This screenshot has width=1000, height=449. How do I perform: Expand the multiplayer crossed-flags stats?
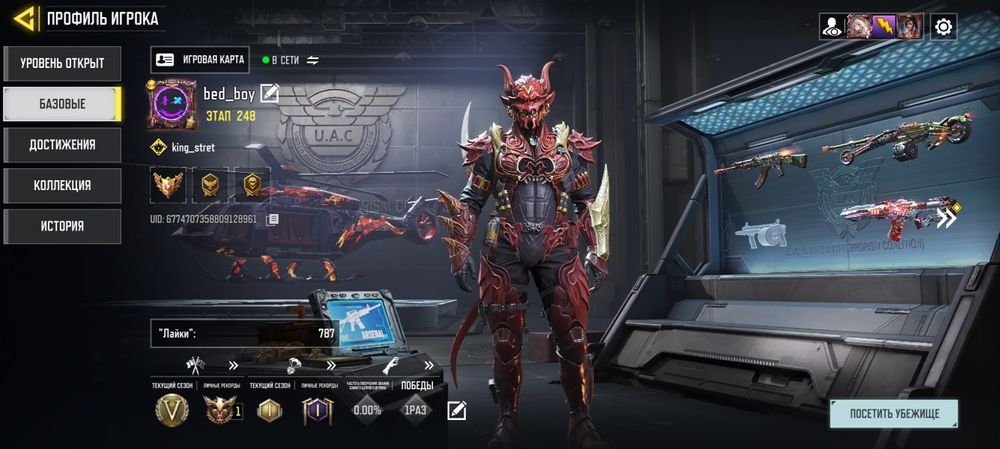coord(233,365)
